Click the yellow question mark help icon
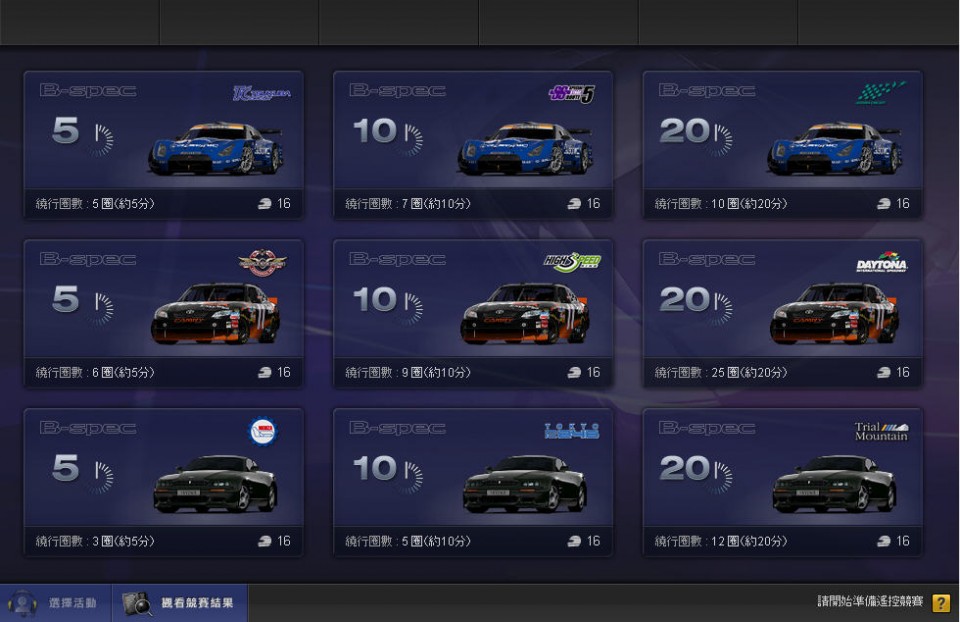This screenshot has width=960, height=622. [940, 603]
